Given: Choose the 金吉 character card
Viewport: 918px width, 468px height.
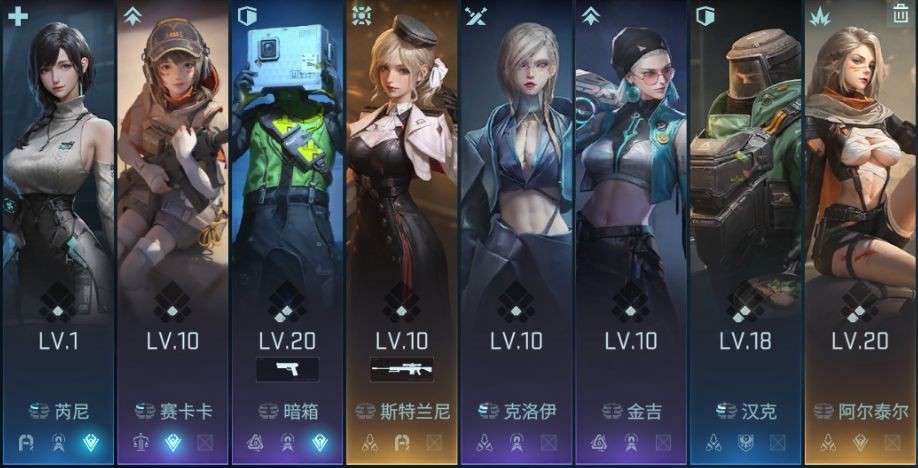Looking at the screenshot, I should coord(631,200).
